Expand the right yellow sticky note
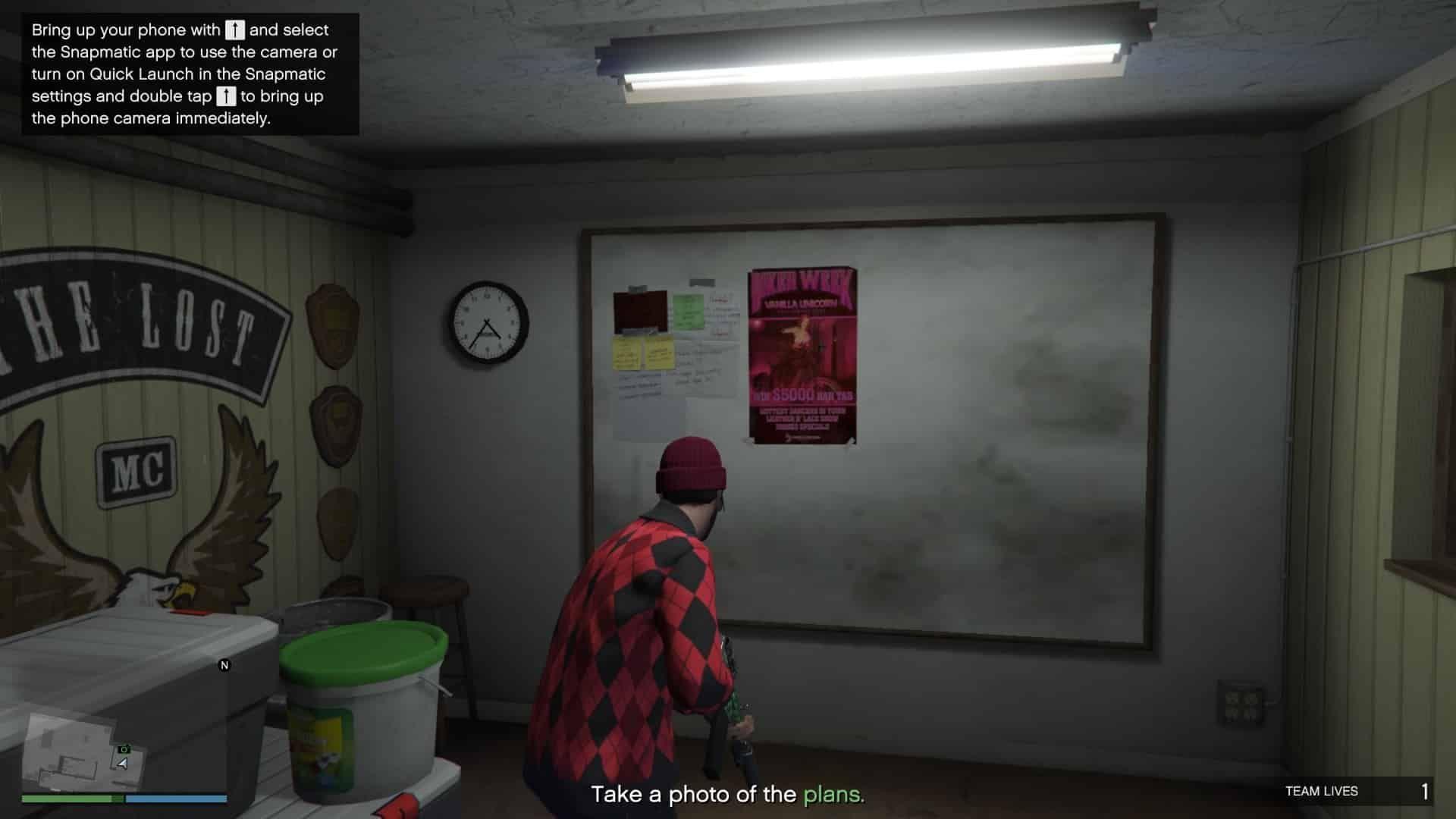Viewport: 1456px width, 819px height. click(x=662, y=353)
